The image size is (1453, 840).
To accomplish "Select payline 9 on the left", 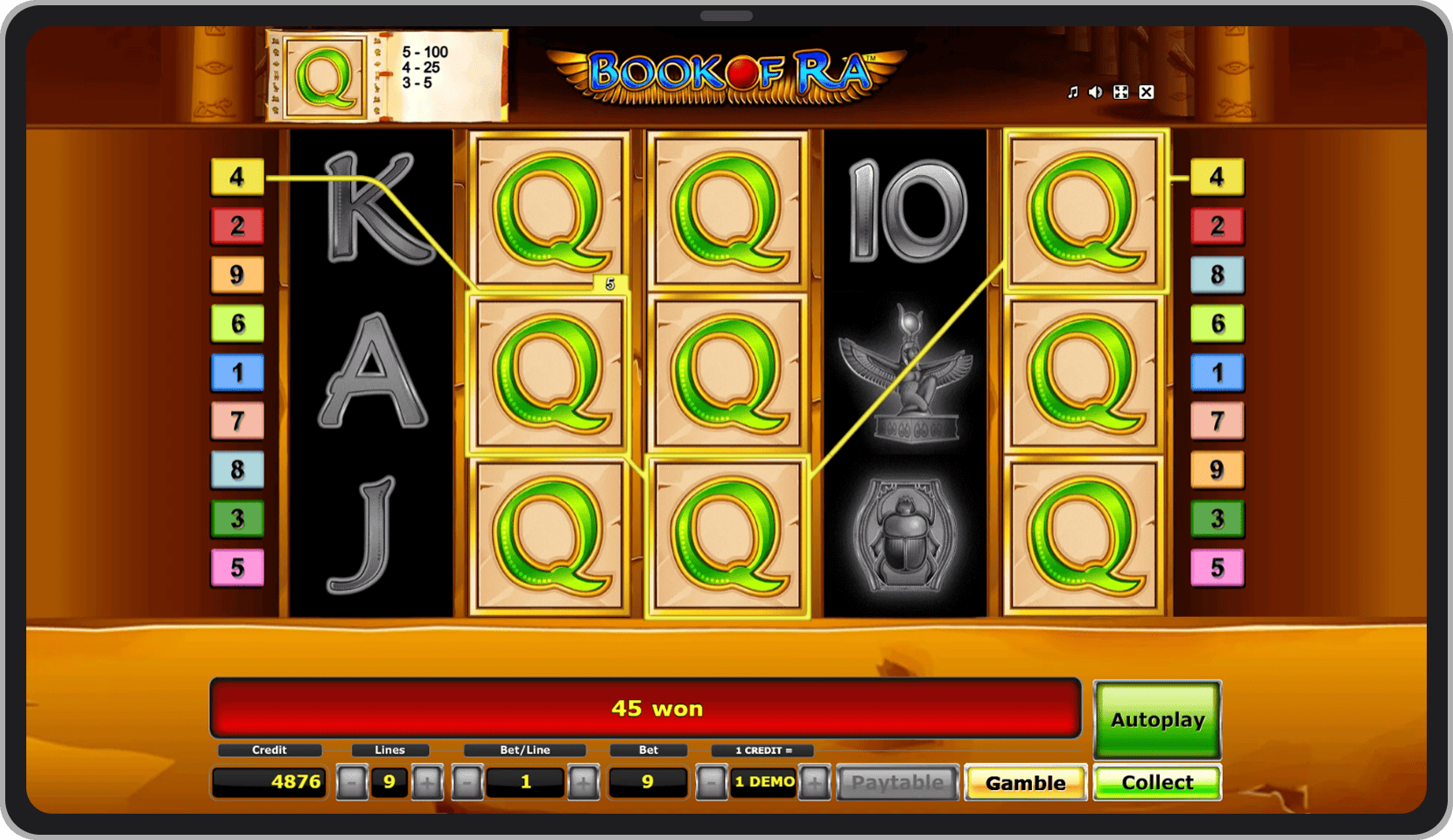I will pos(237,275).
